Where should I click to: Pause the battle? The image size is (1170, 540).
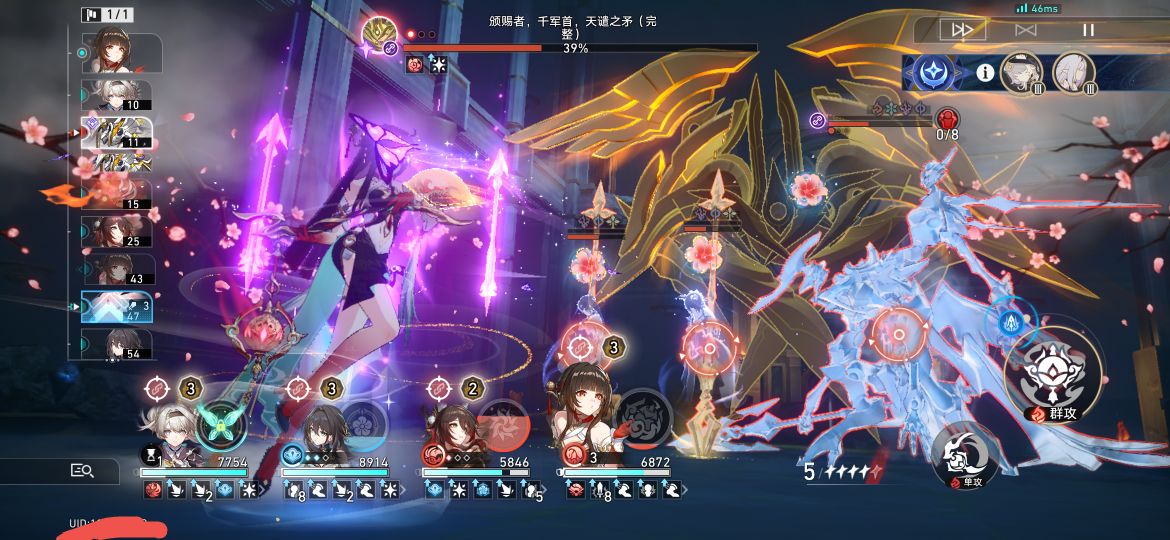(x=1088, y=30)
